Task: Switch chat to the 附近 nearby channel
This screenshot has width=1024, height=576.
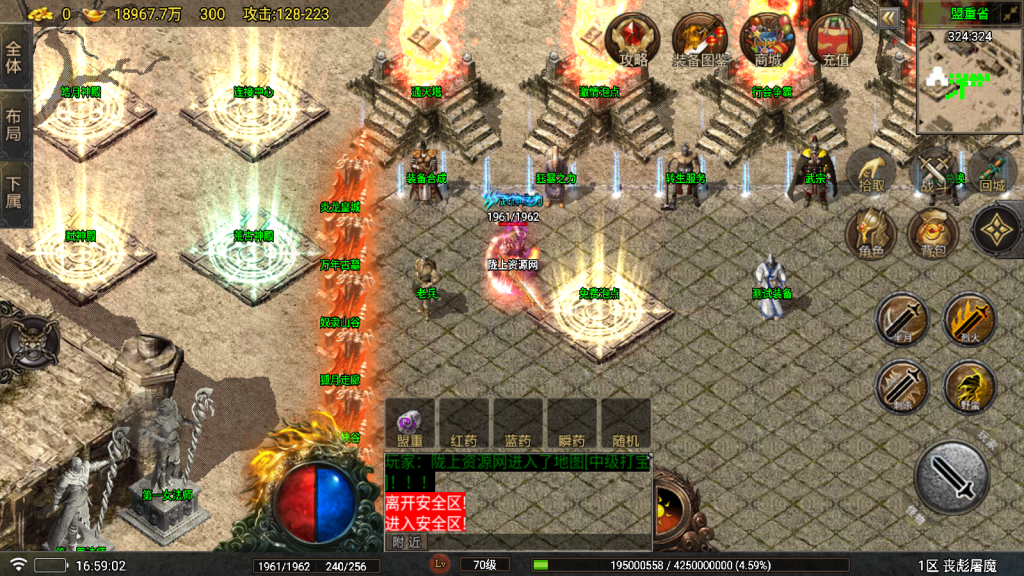Action: 408,542
